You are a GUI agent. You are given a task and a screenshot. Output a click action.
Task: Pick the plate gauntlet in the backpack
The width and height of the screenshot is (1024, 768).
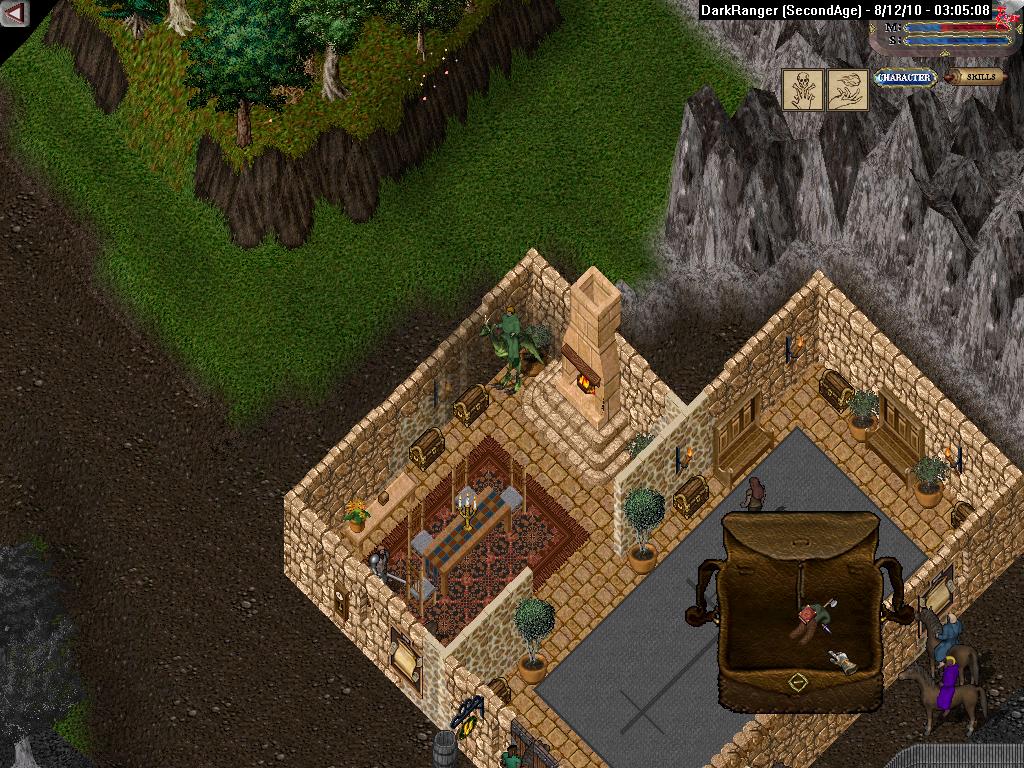pos(841,660)
